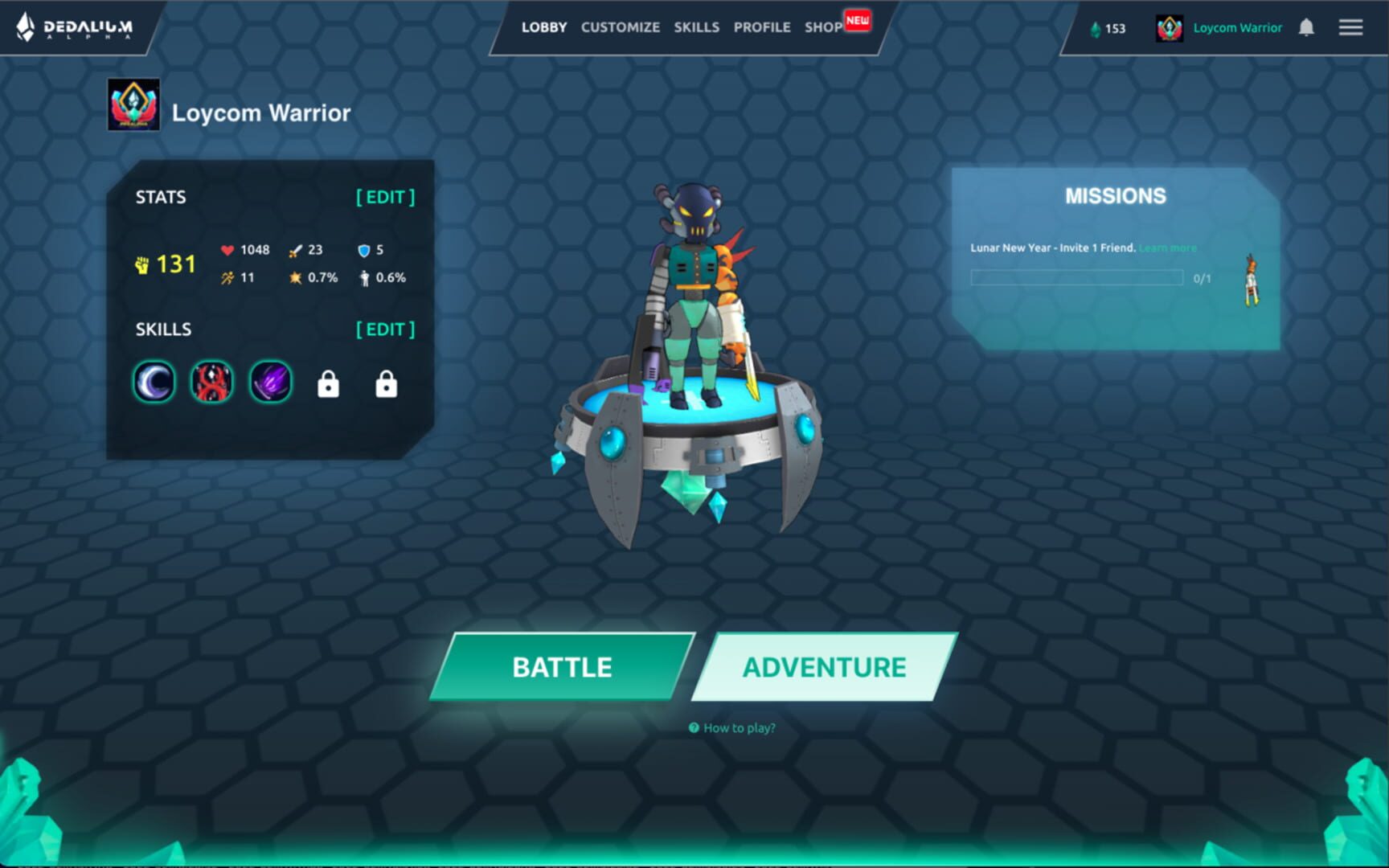The width and height of the screenshot is (1389, 868).
Task: Select the red rune skill icon
Action: click(211, 382)
